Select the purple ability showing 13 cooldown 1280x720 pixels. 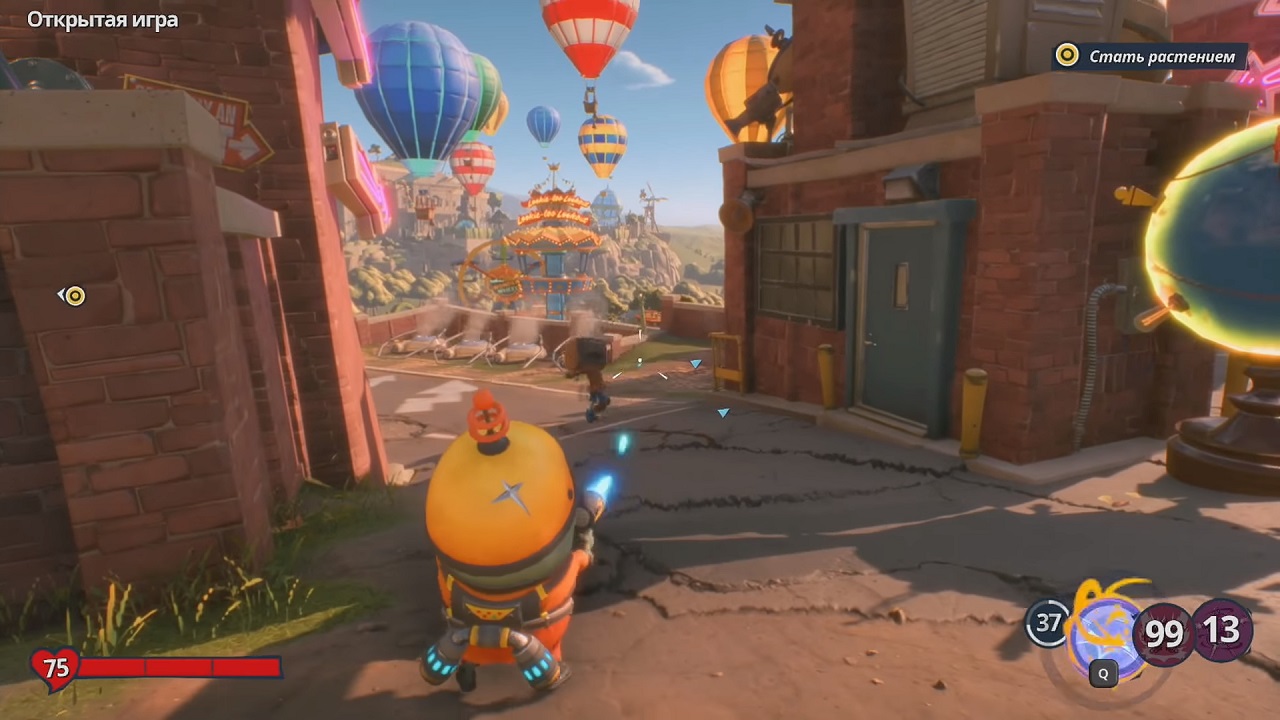point(1221,630)
